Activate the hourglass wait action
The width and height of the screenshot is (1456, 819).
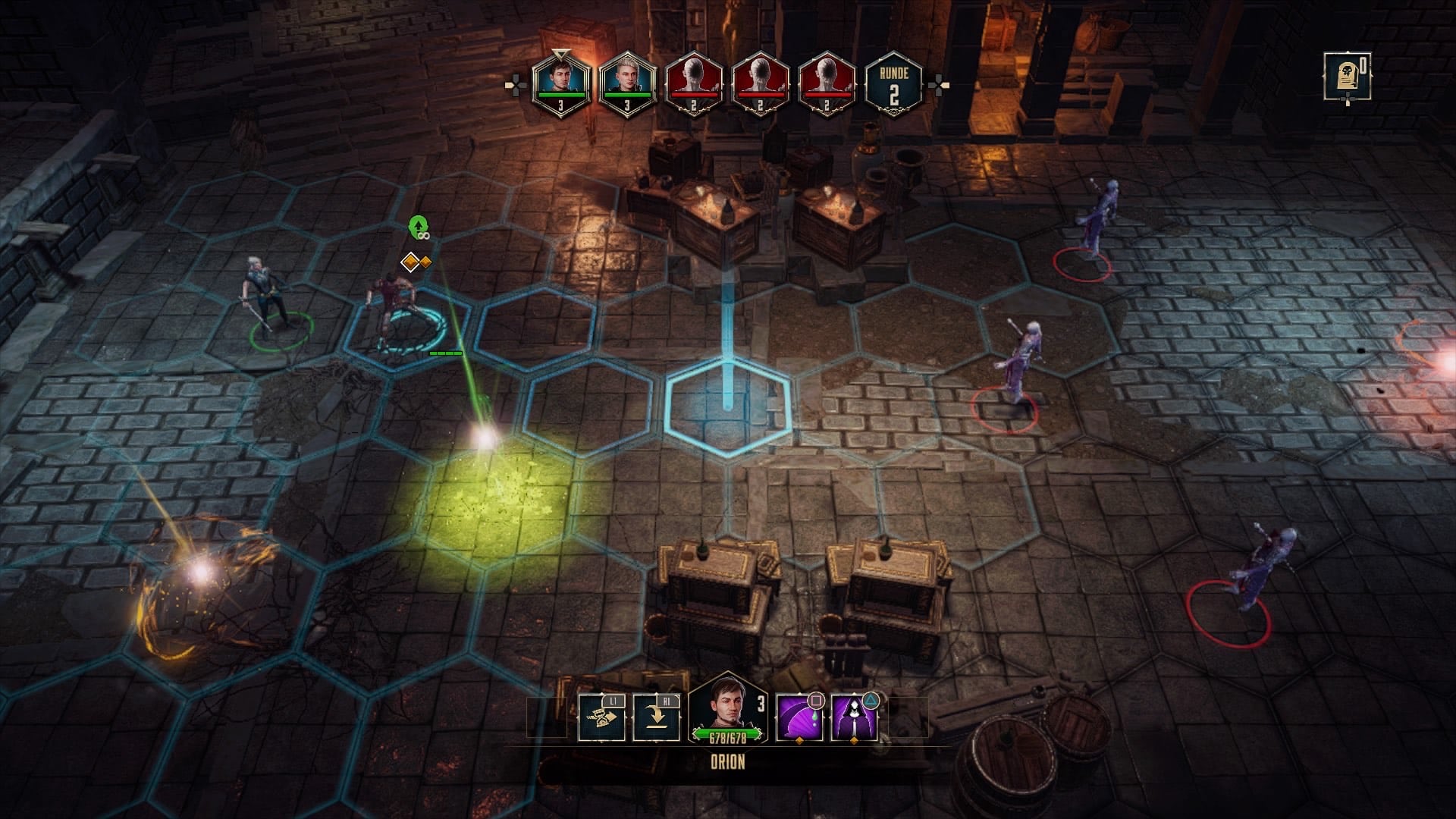pos(601,717)
